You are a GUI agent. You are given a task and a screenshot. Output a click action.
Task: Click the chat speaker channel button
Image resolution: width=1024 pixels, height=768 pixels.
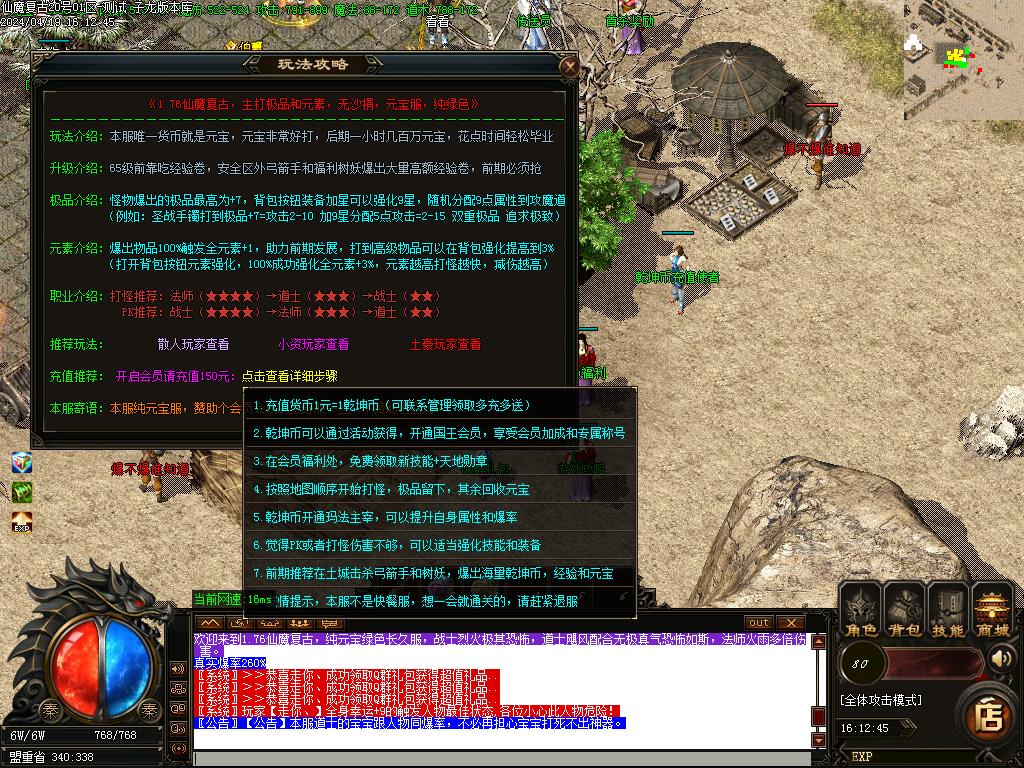pos(178,668)
